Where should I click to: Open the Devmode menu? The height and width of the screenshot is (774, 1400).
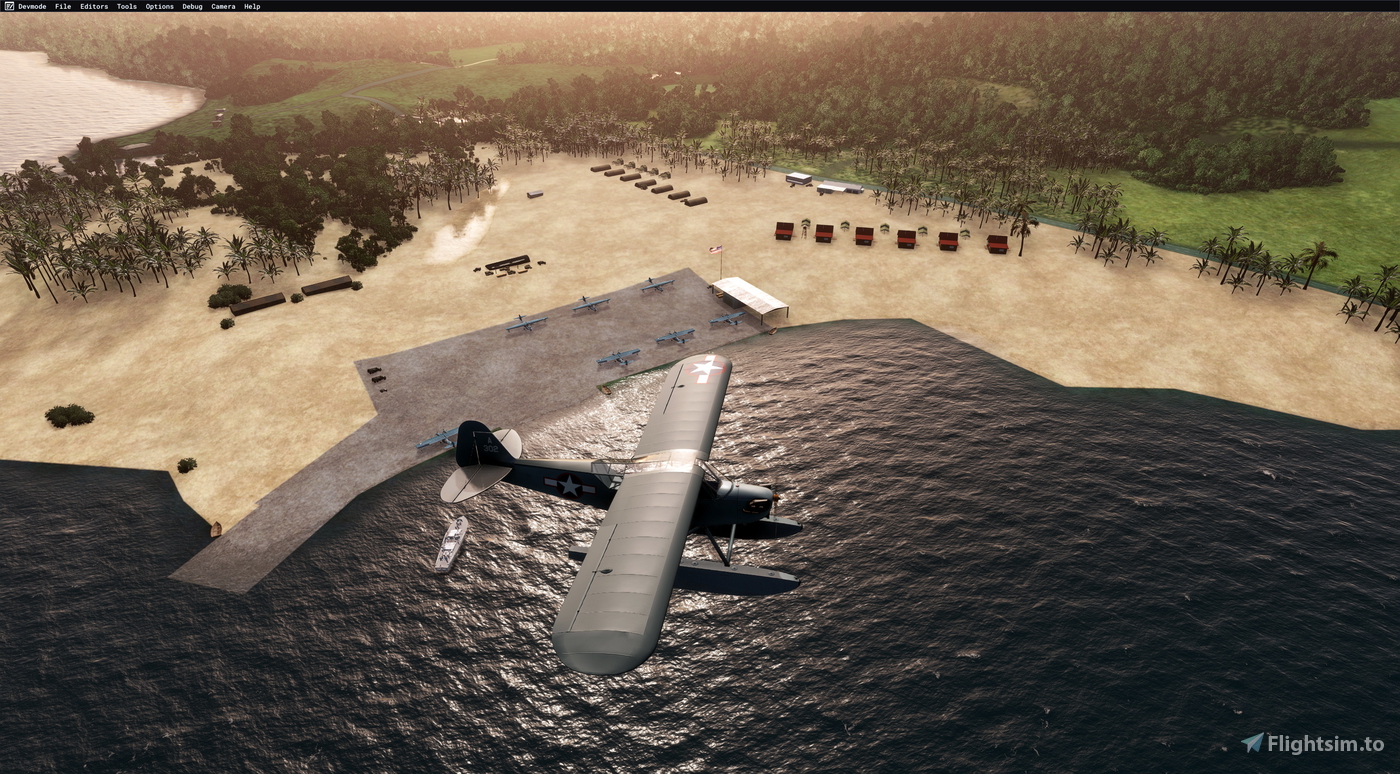pyautogui.click(x=33, y=5)
